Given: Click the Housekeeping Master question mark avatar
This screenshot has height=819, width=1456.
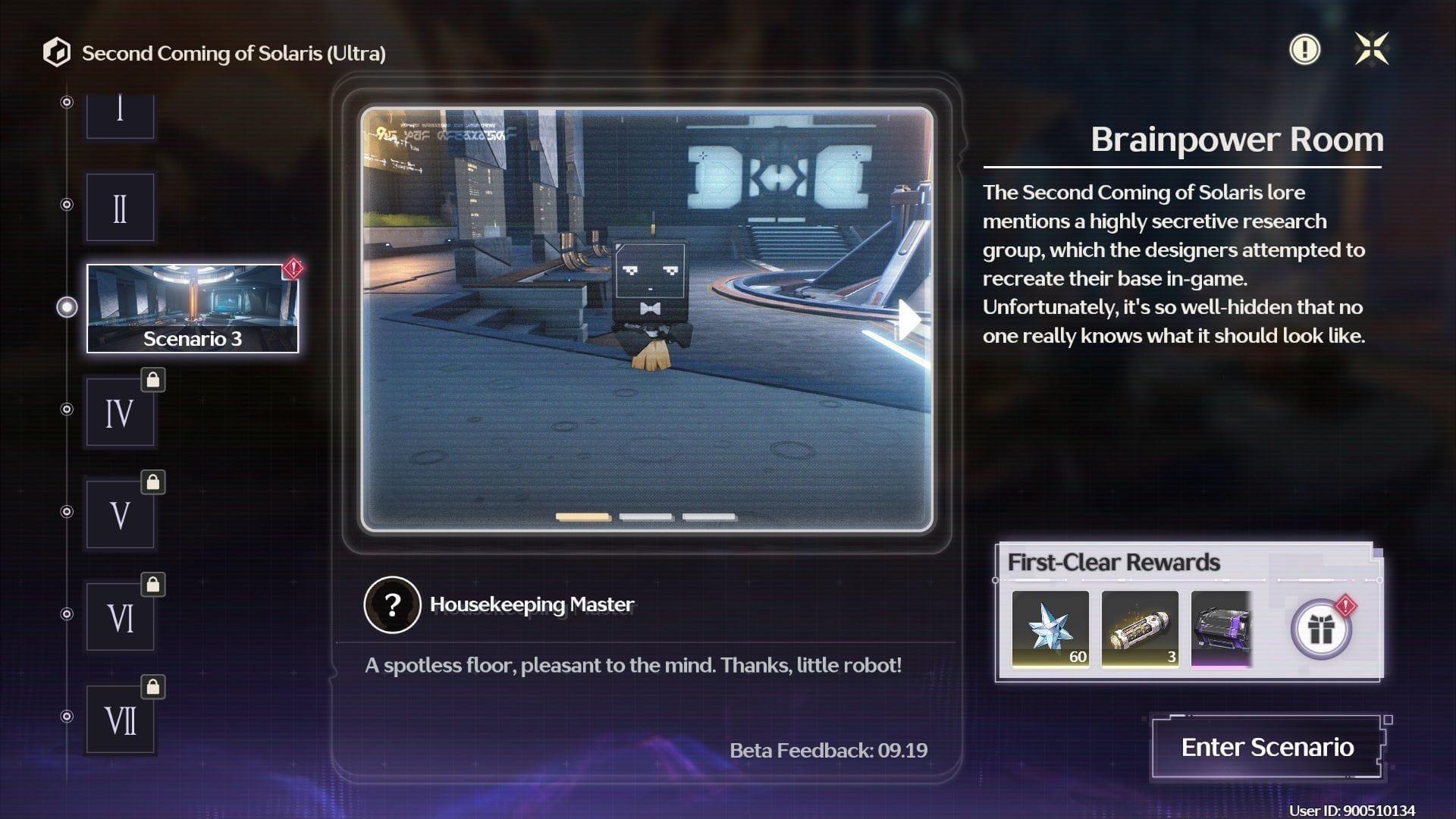Looking at the screenshot, I should [x=391, y=605].
